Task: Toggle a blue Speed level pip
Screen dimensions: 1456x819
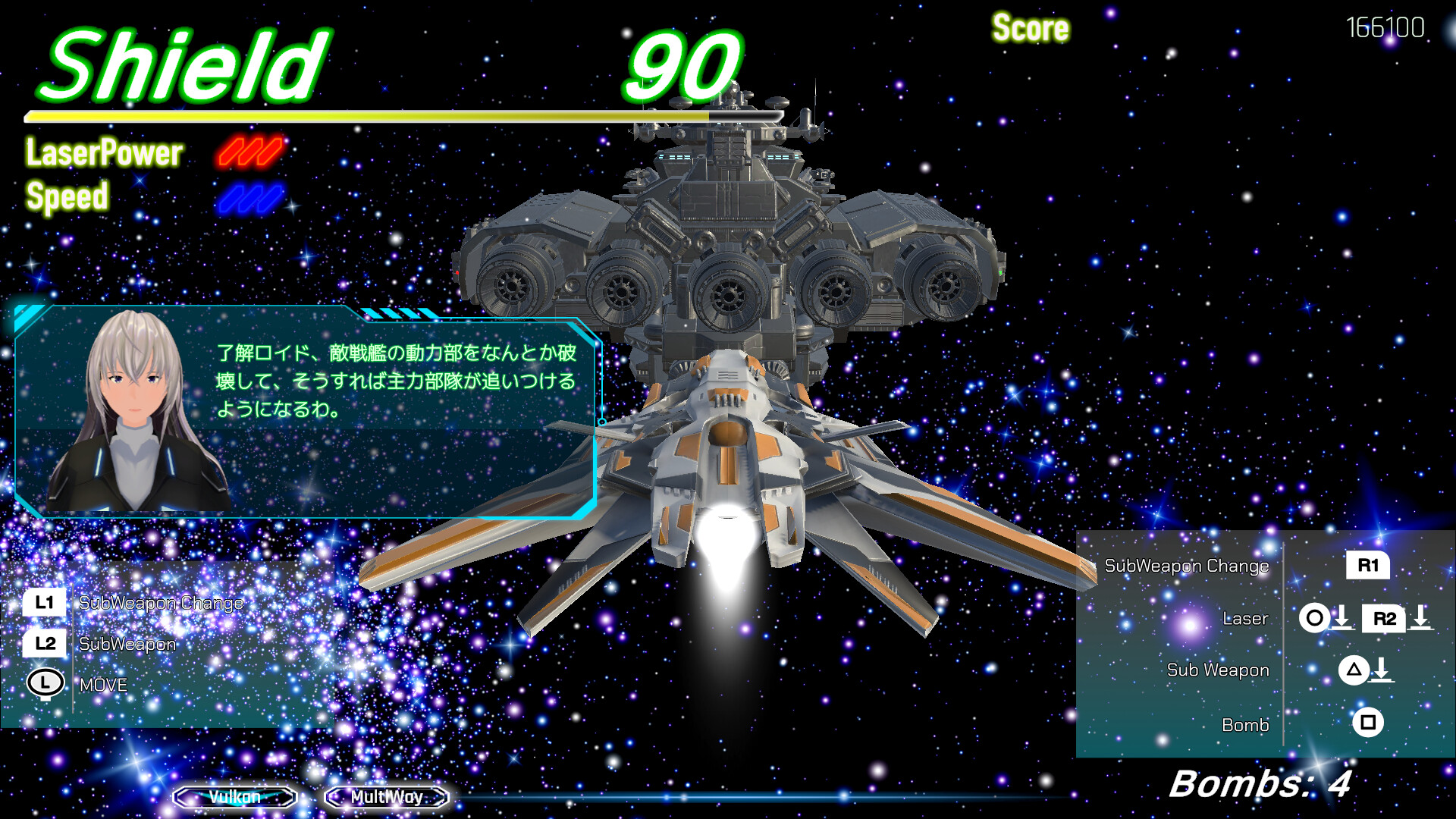Action: tap(250, 198)
